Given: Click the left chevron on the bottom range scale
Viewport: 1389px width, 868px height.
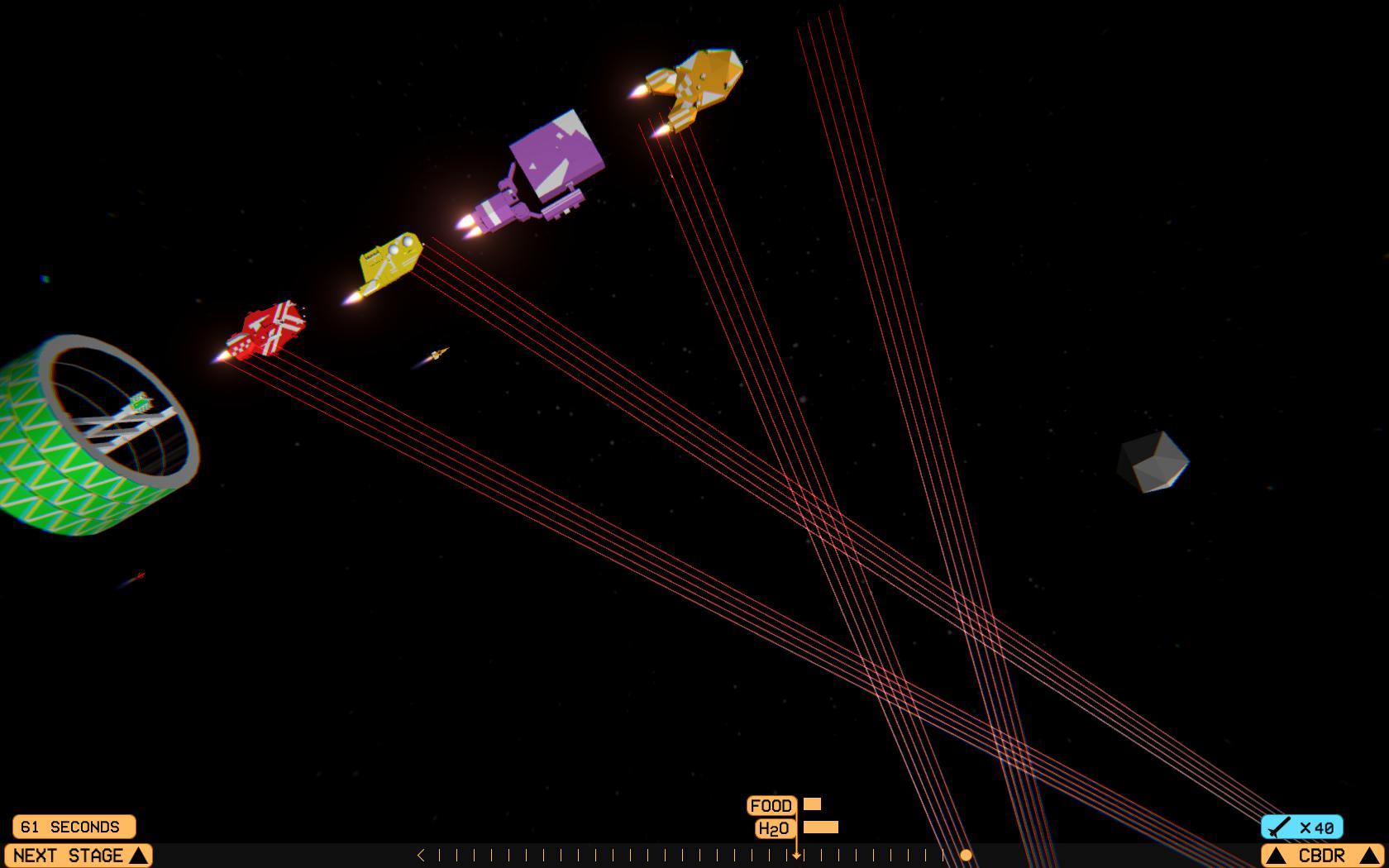Looking at the screenshot, I should pyautogui.click(x=421, y=854).
